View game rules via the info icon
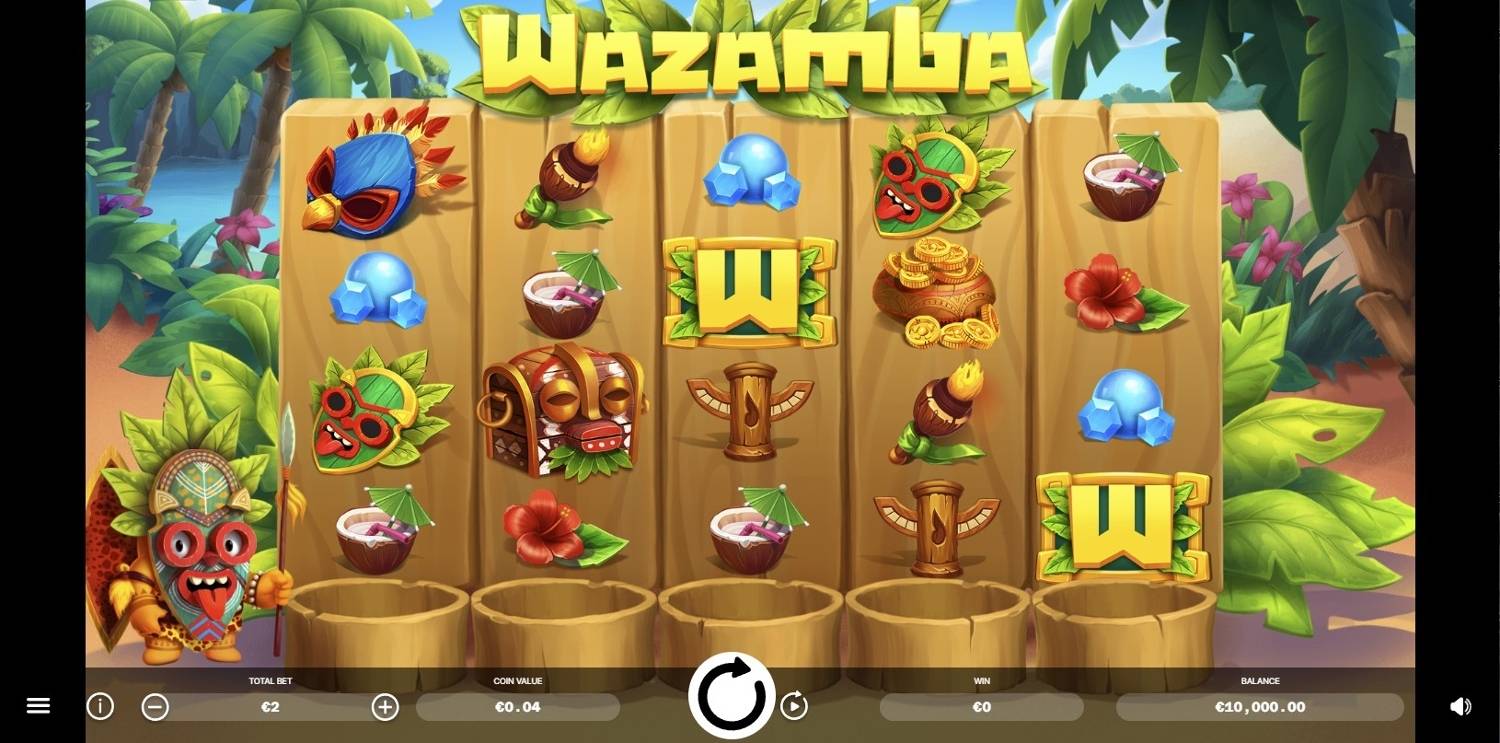 (x=99, y=706)
